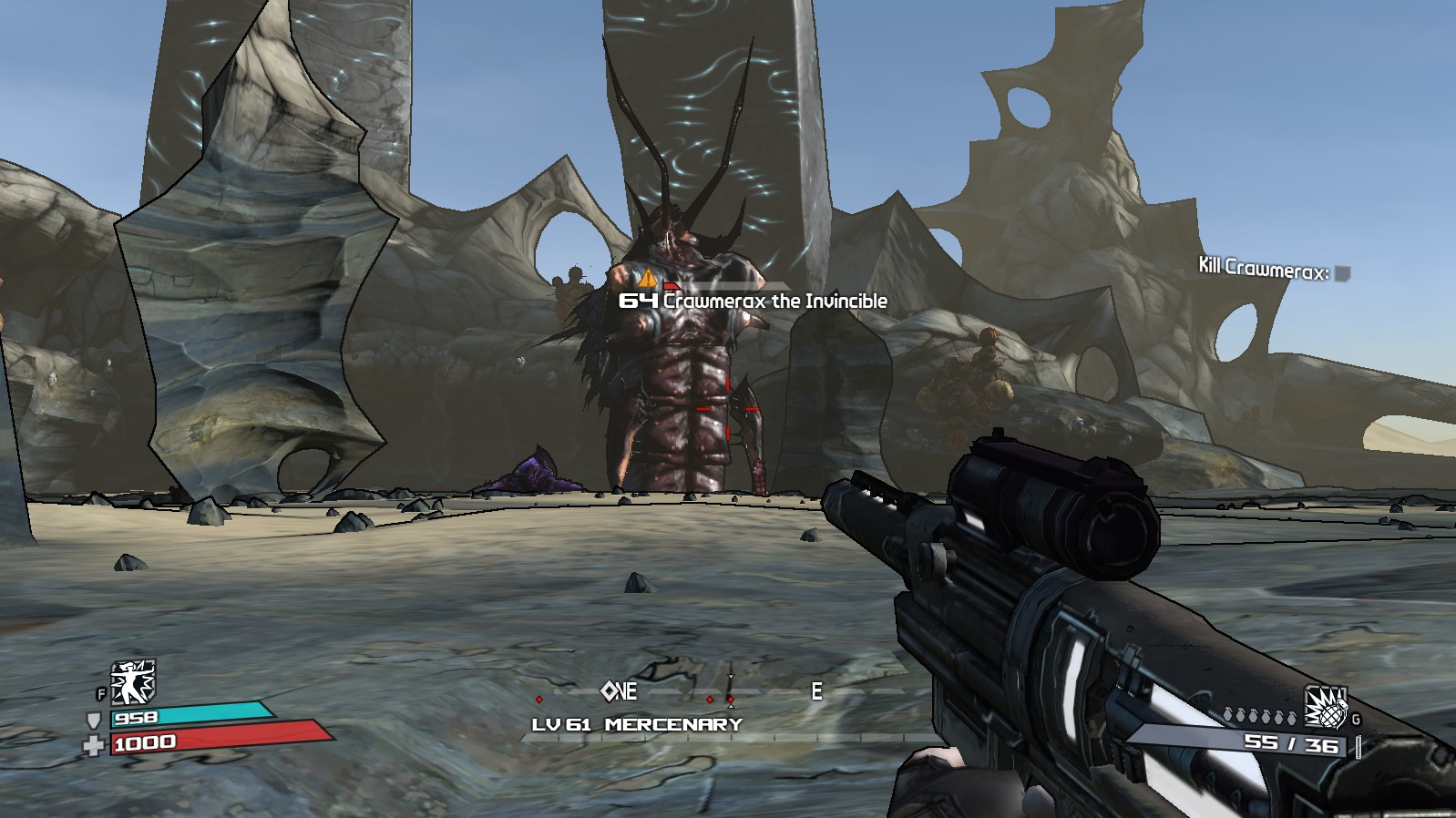The image size is (1456, 818).
Task: Click the level 64 badge on the boss nameplate
Action: [641, 300]
